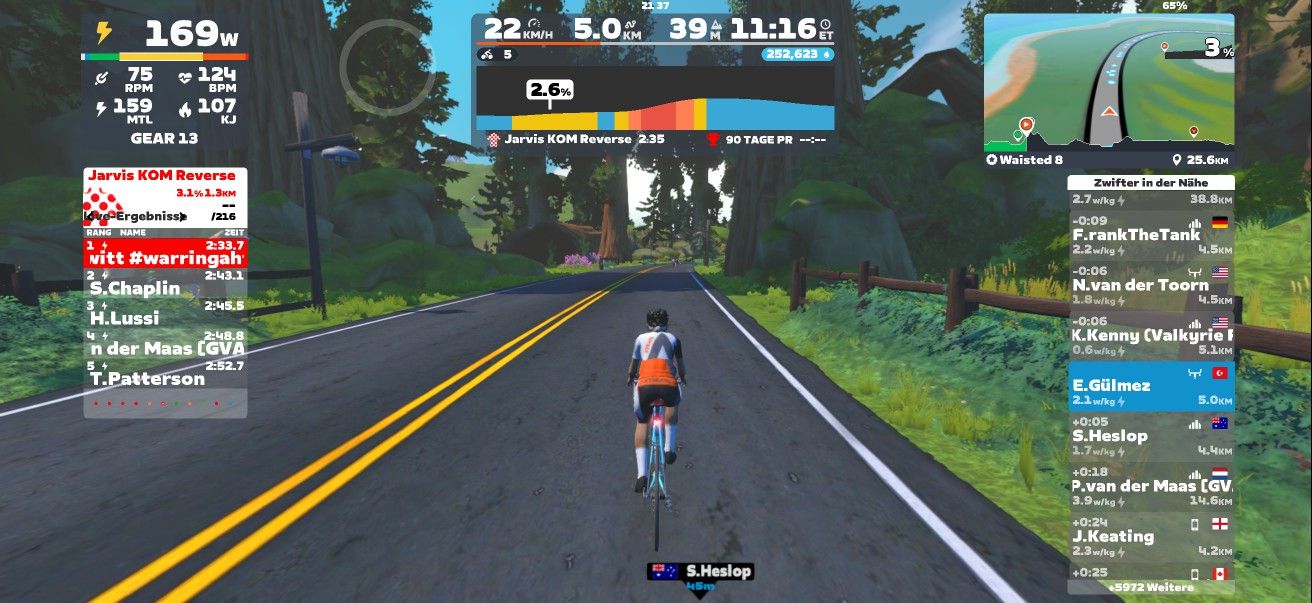Show the +5972 Weitere riders
Viewport: 1312px width, 603px height.
(x=1150, y=586)
